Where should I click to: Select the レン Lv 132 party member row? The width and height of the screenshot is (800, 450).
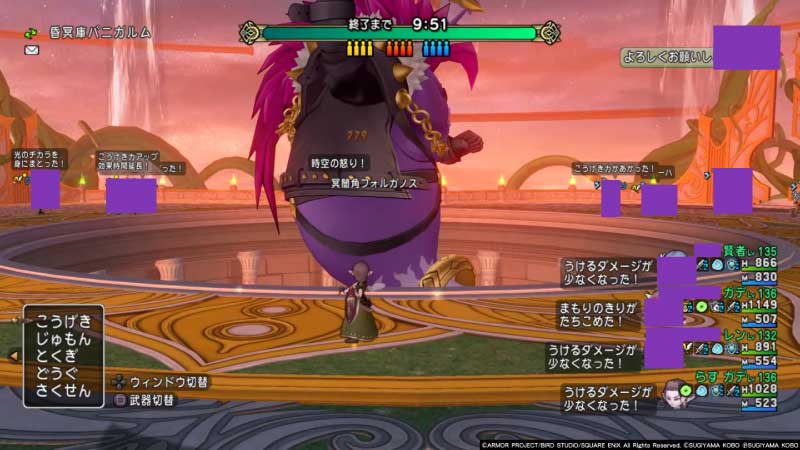coord(742,347)
